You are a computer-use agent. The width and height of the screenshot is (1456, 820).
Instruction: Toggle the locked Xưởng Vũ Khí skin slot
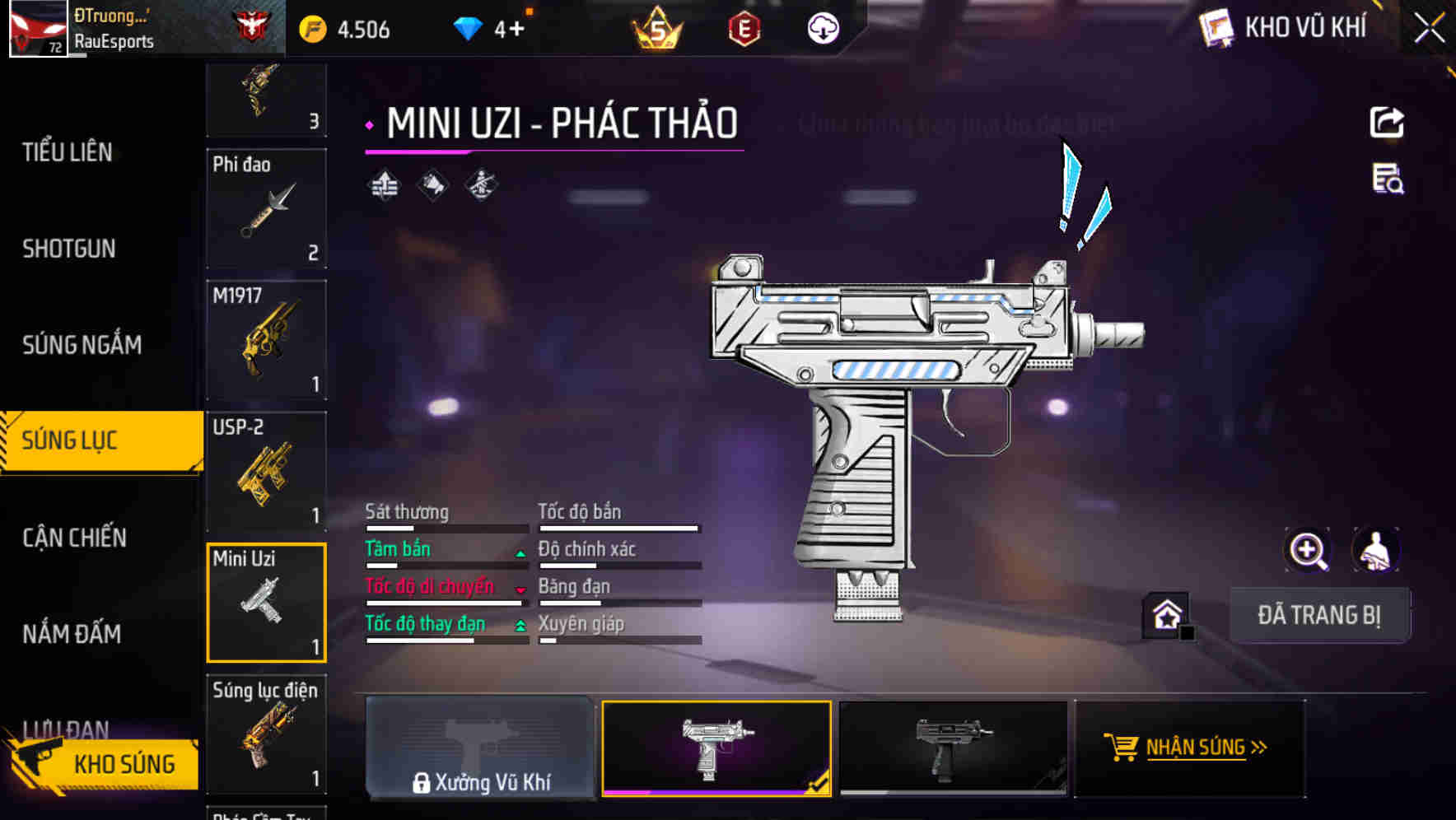[482, 748]
